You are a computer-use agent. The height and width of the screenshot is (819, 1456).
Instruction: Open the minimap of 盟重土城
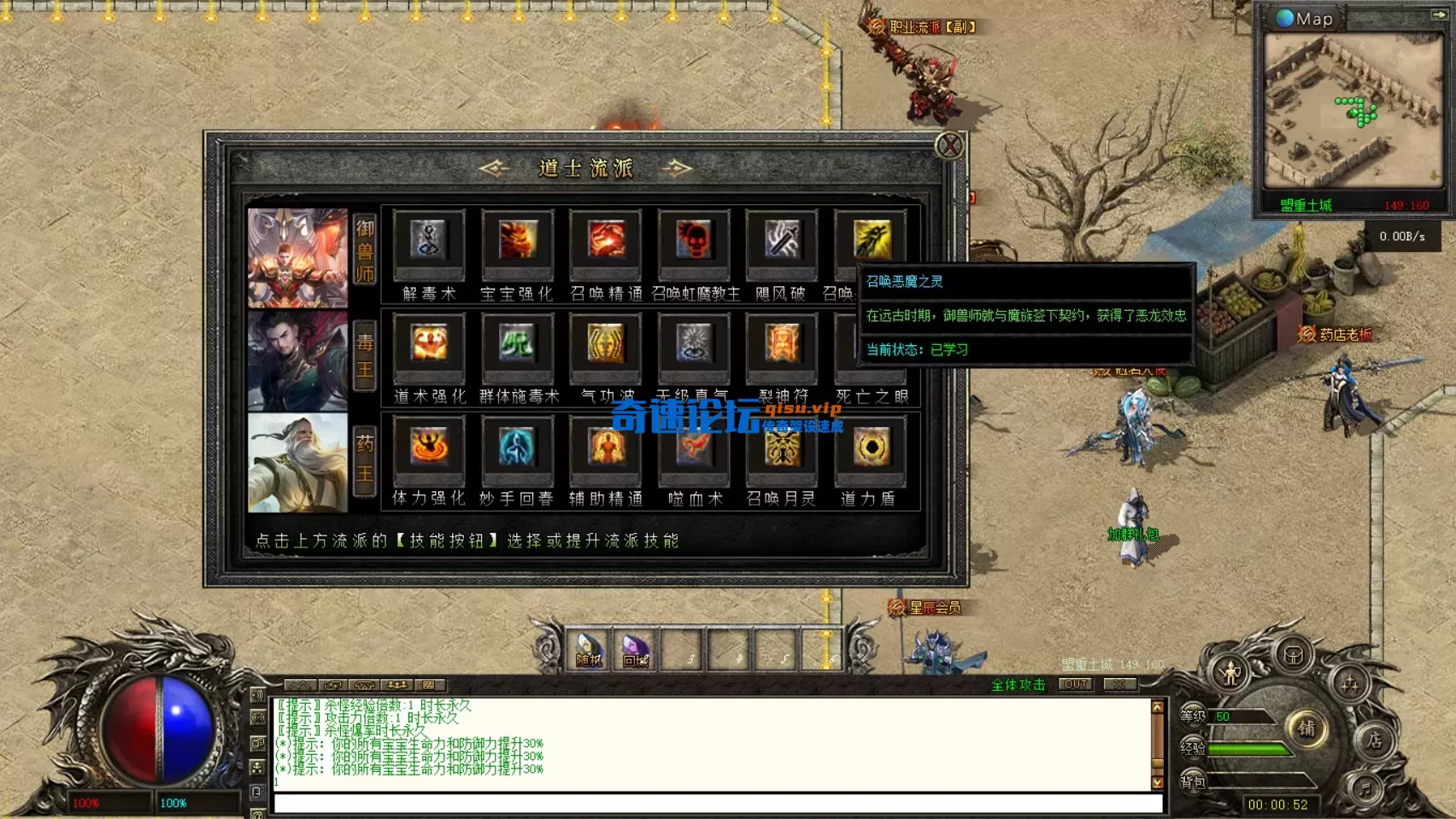1352,110
